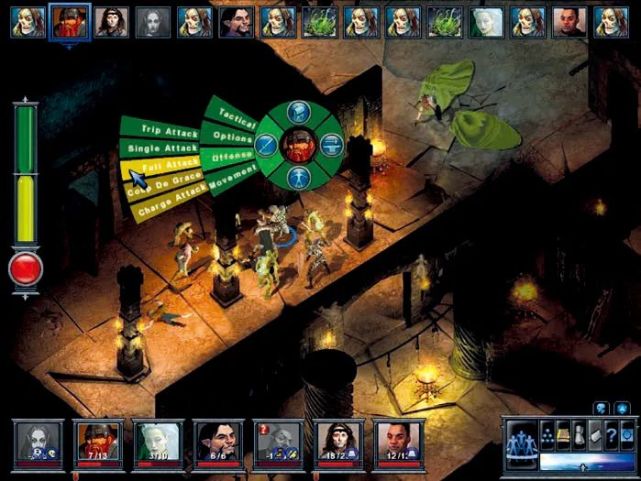This screenshot has width=641, height=481.
Task: Select the Single Attack option
Action: click(160, 147)
